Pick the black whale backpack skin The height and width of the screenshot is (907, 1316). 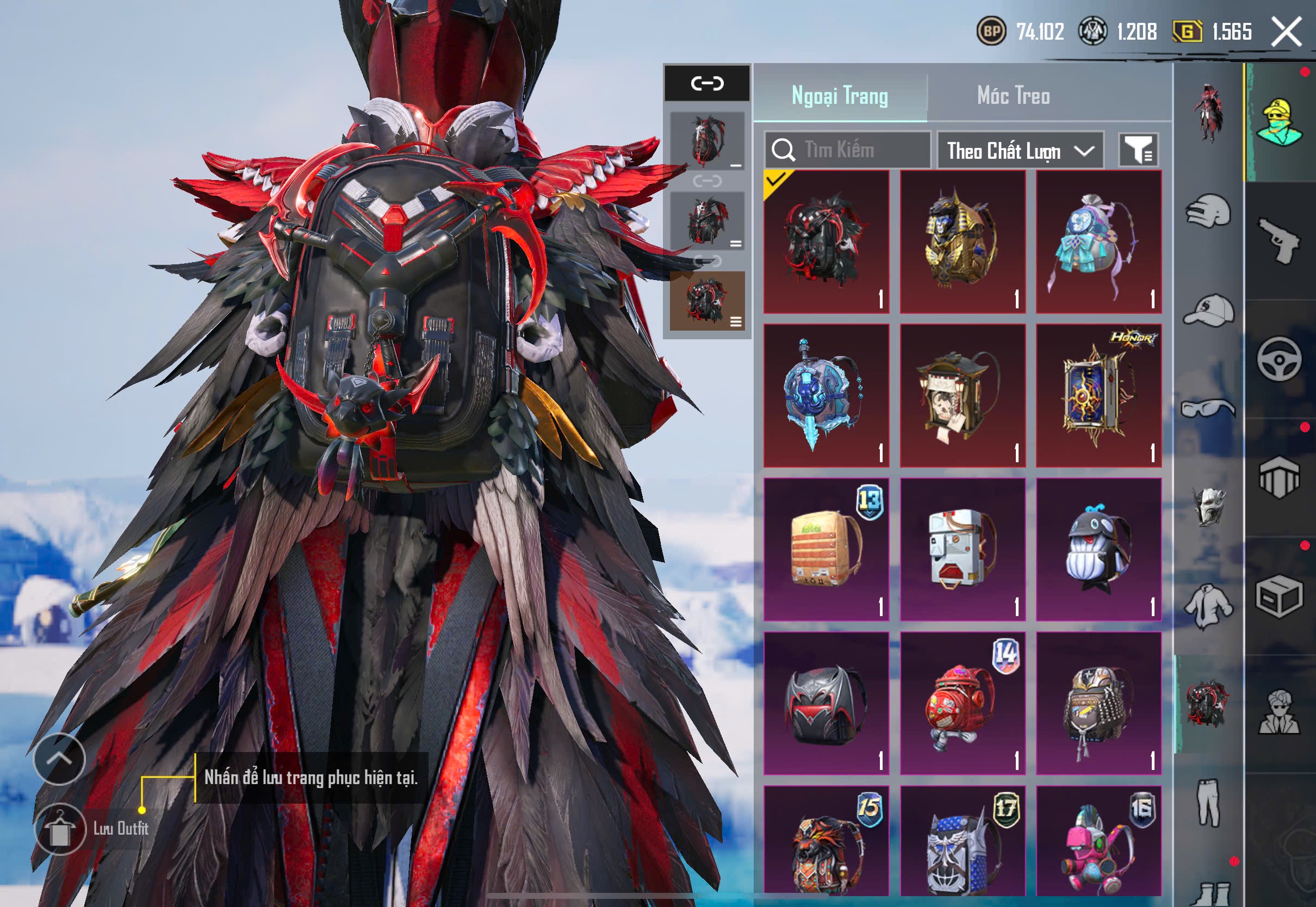pos(1098,550)
